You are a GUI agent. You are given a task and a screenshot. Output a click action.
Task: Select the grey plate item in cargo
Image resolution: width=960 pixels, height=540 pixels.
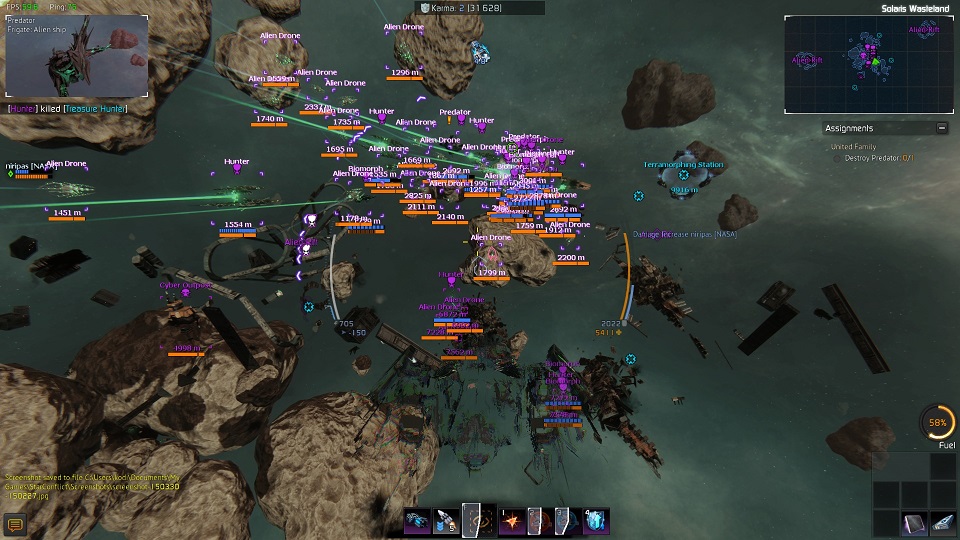[914, 522]
